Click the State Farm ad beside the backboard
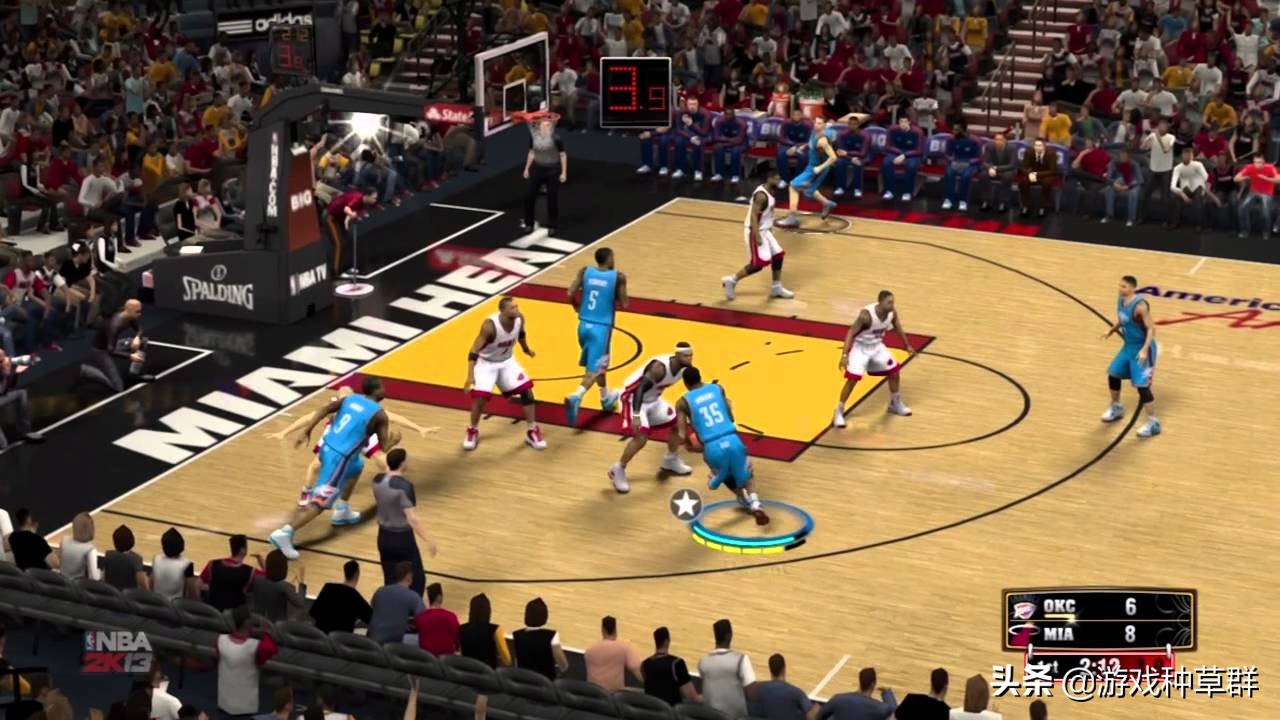Viewport: 1280px width, 720px height. [452, 112]
